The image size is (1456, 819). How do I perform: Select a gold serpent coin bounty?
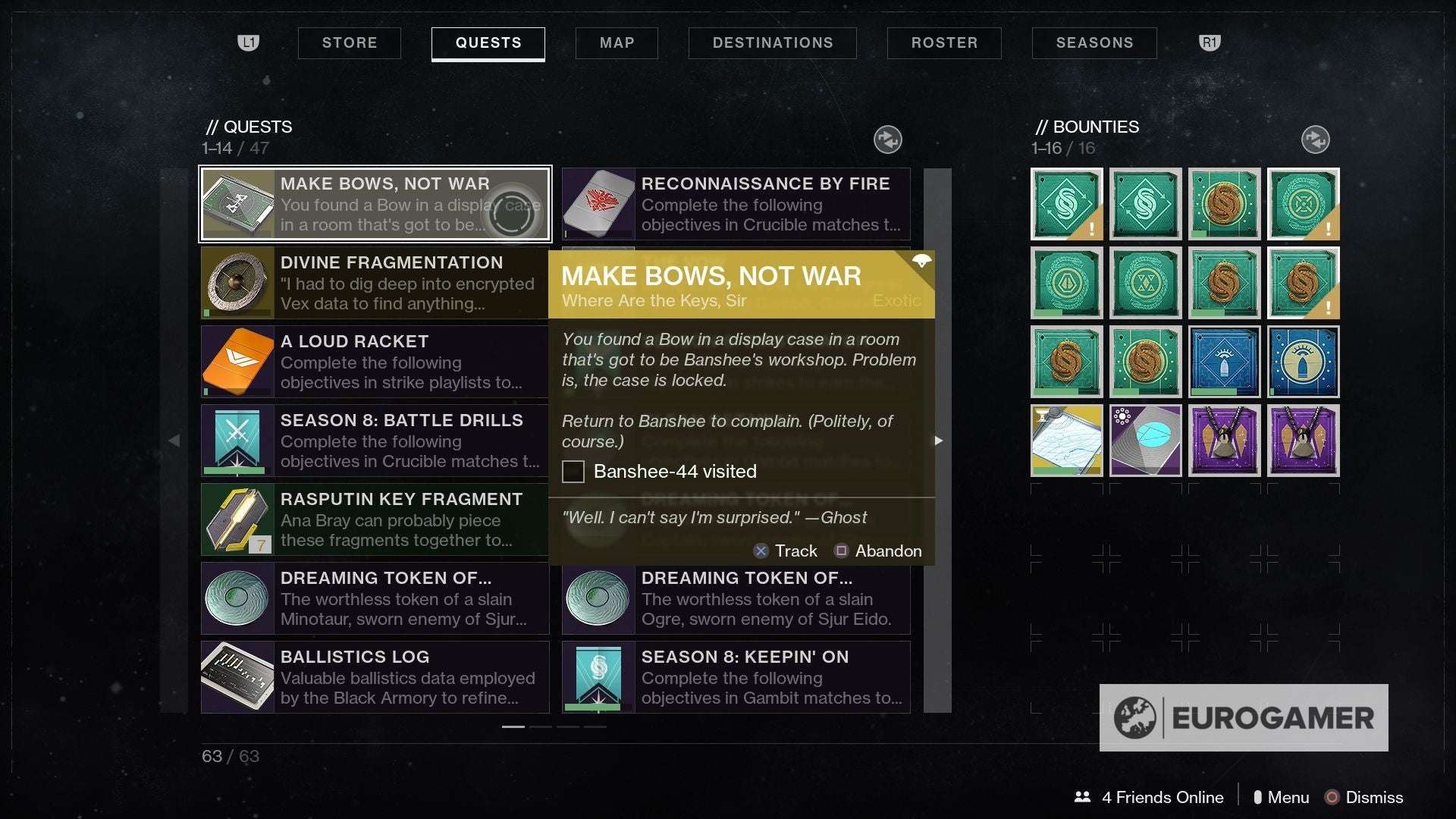pos(1224,204)
